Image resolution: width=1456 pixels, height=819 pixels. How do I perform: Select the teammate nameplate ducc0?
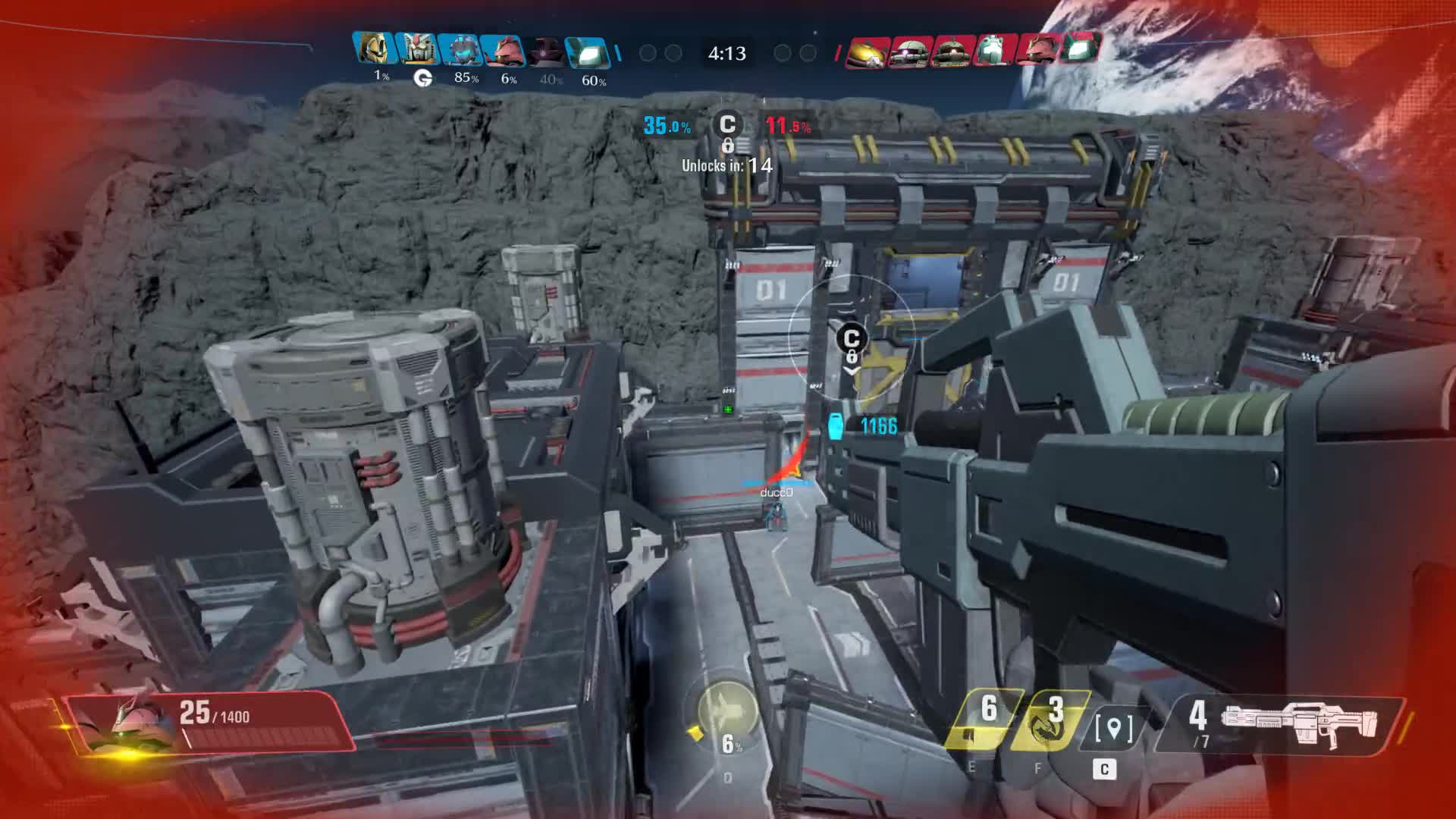tap(777, 493)
